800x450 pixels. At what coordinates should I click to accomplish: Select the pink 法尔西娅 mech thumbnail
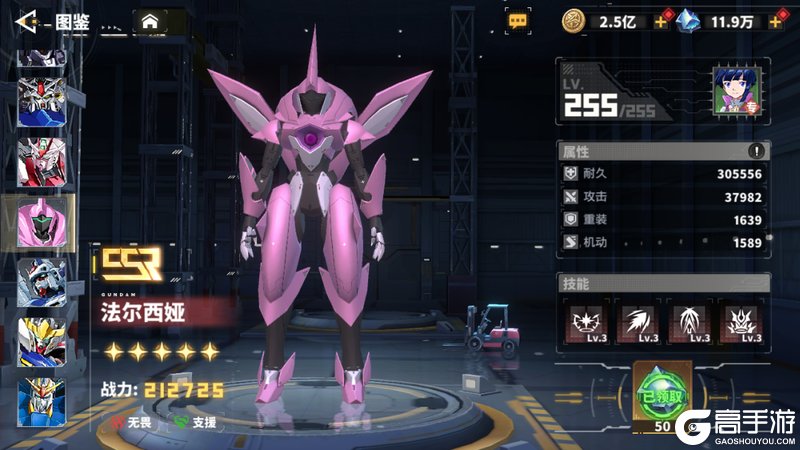click(42, 222)
